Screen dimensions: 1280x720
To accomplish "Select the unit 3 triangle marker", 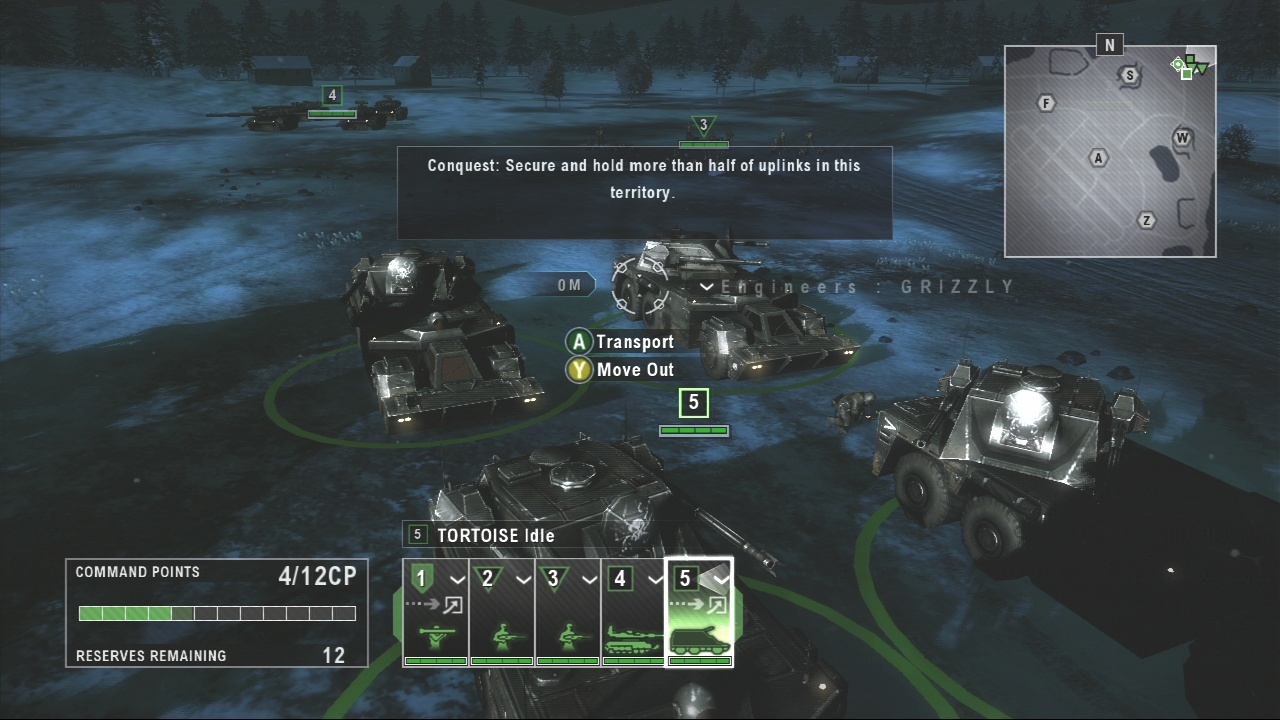I will 703,126.
